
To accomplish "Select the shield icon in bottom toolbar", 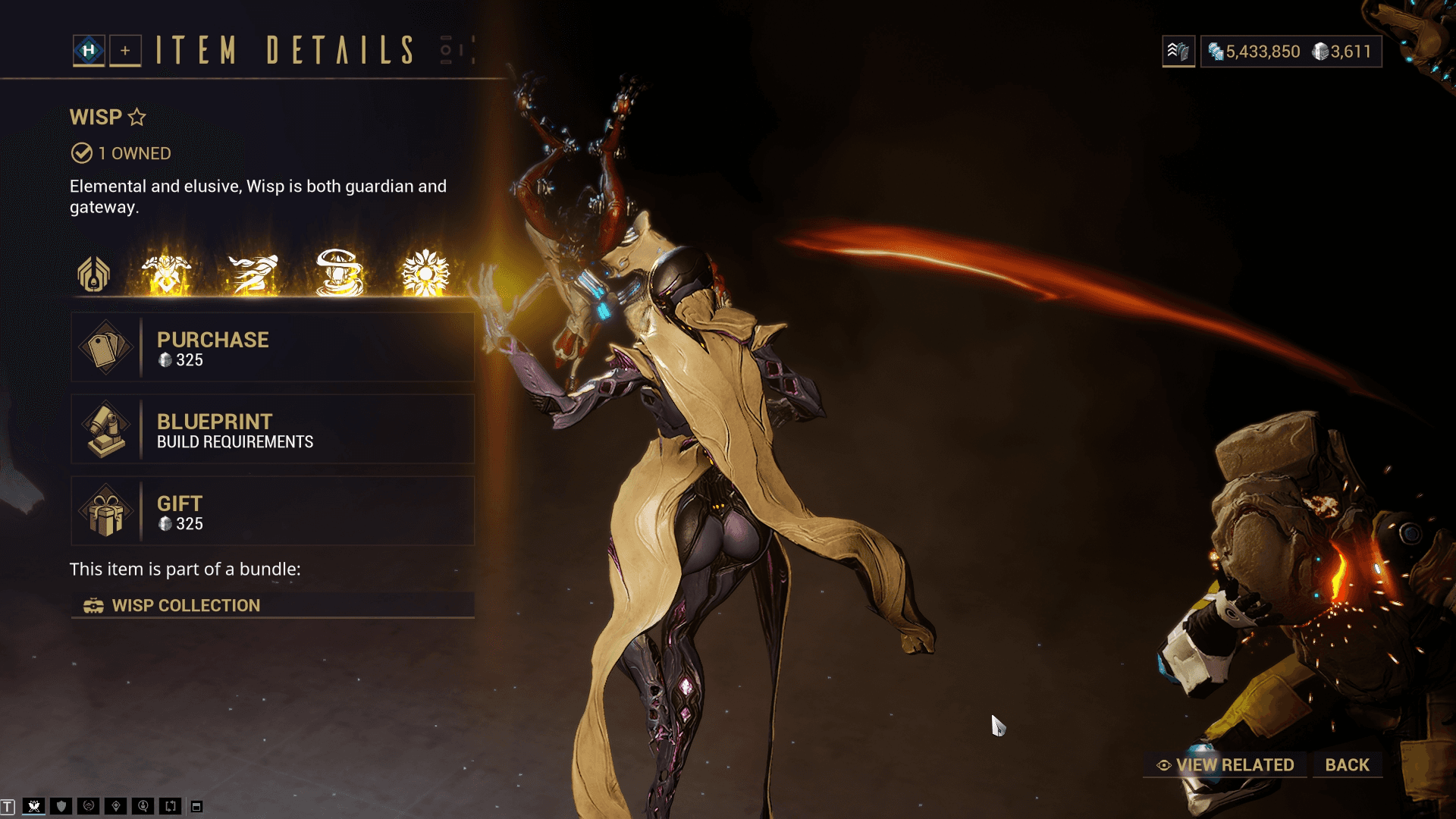I will tap(61, 806).
